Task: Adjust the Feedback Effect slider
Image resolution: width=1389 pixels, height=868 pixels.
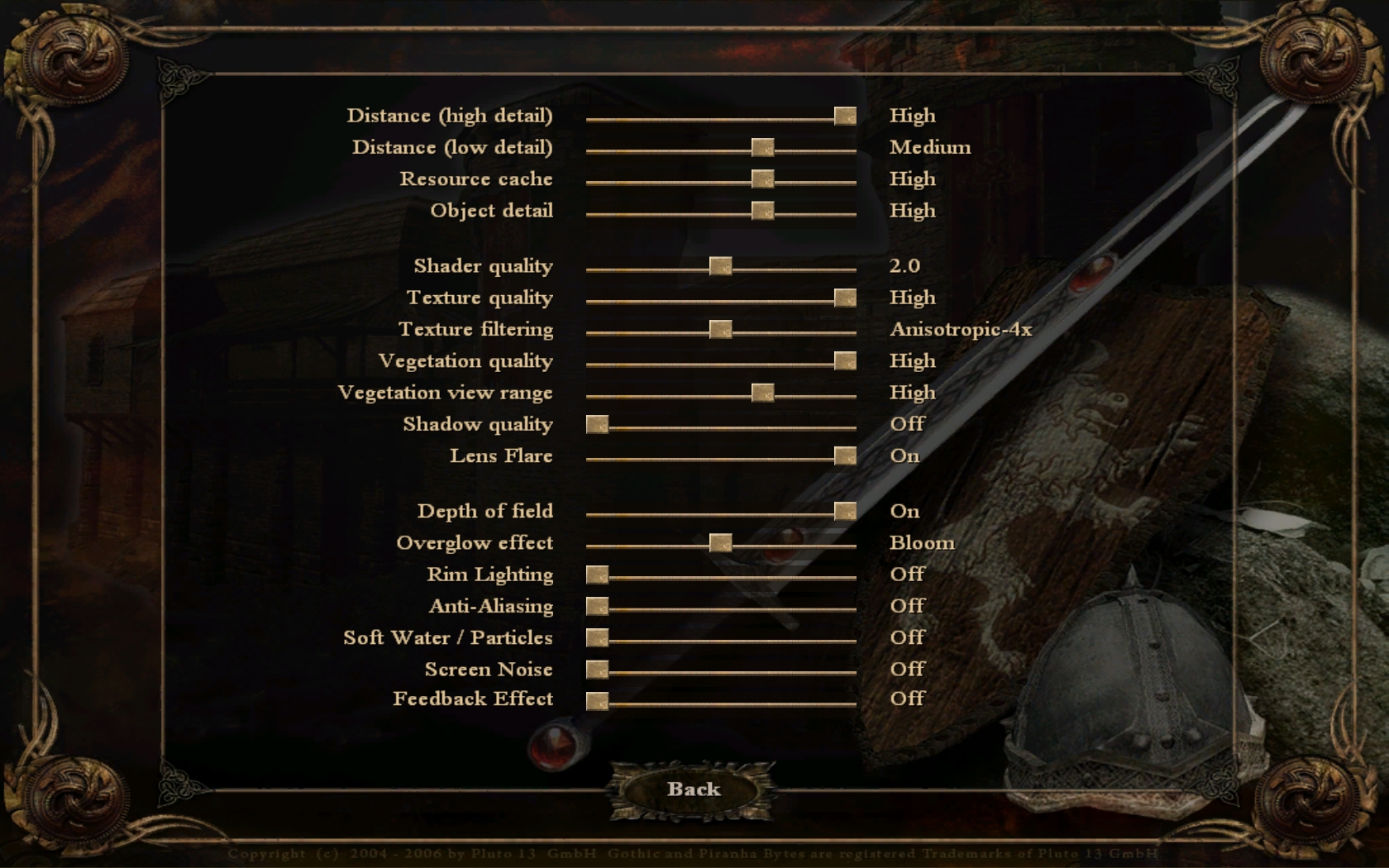Action: click(x=597, y=702)
